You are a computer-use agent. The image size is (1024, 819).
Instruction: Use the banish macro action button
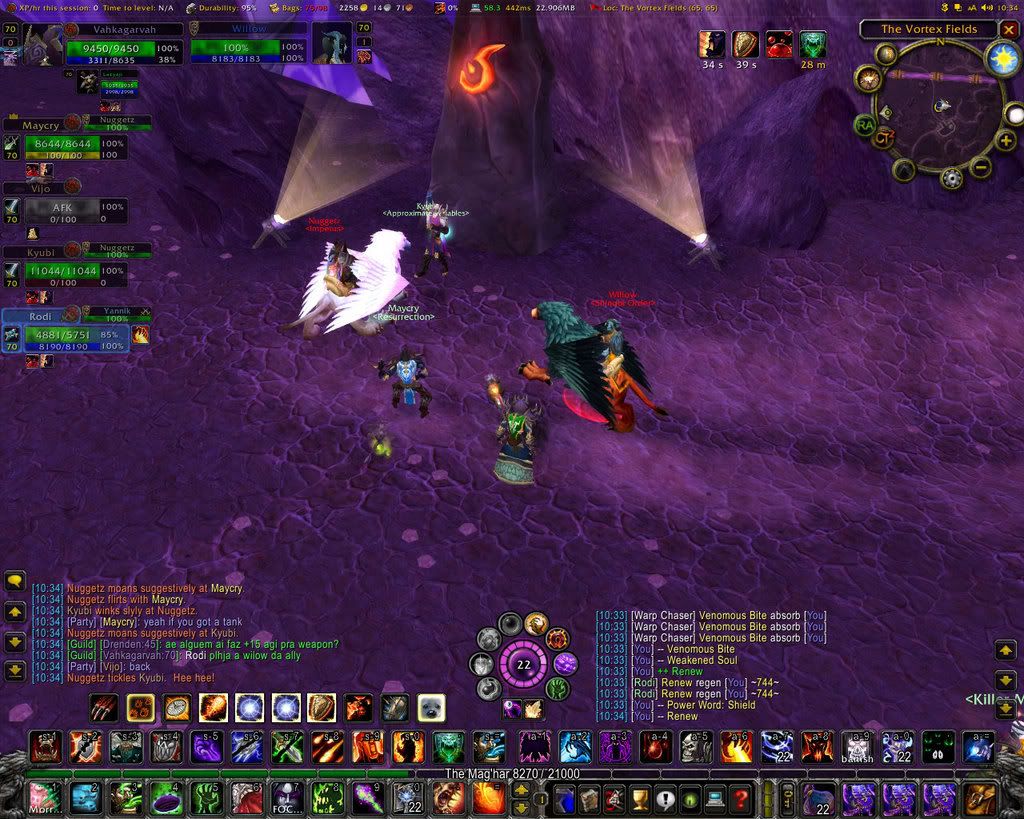856,747
